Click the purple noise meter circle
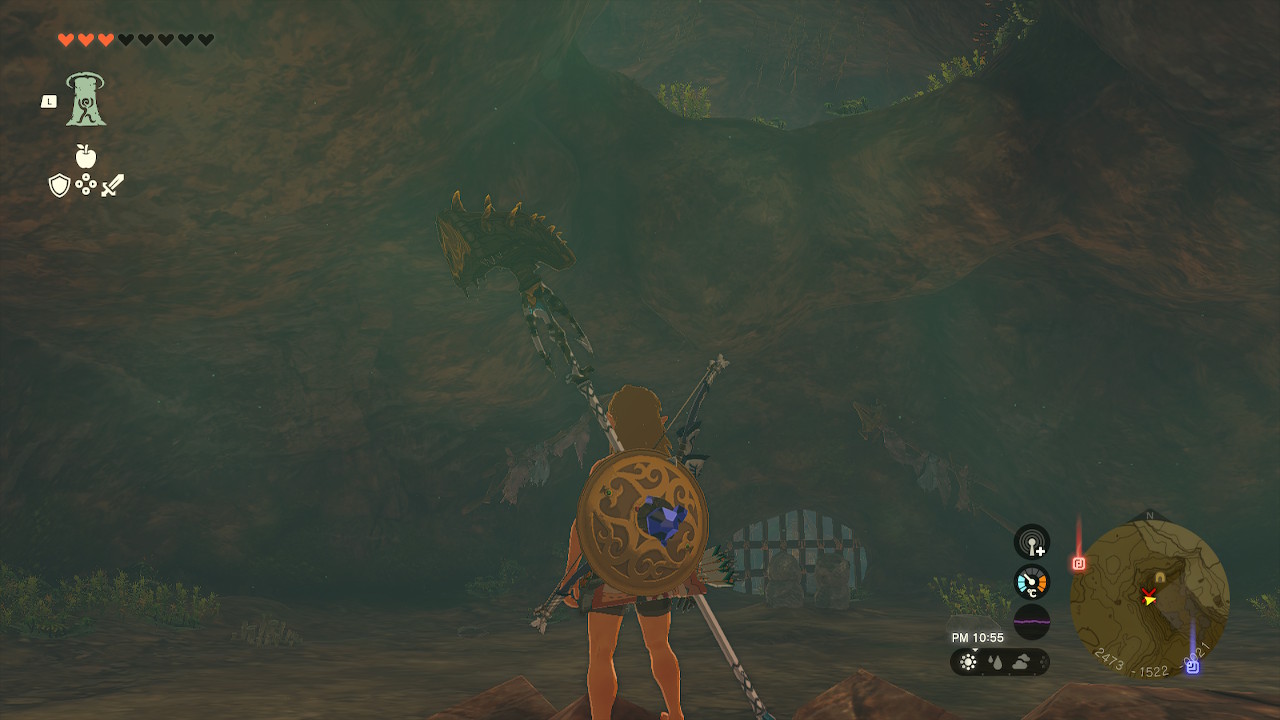Image resolution: width=1280 pixels, height=720 pixels. point(1032,622)
